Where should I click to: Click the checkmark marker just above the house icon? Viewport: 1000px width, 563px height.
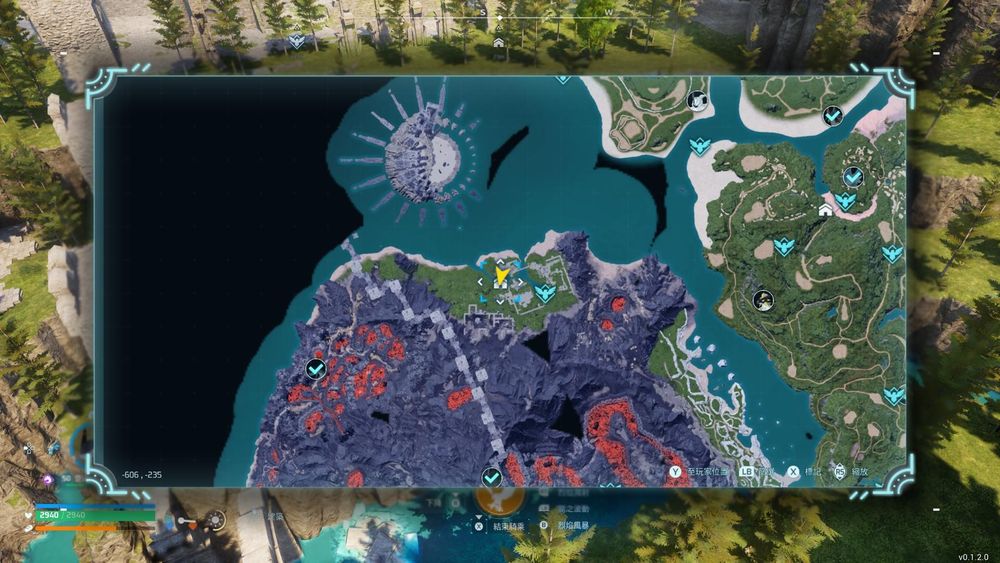853,177
